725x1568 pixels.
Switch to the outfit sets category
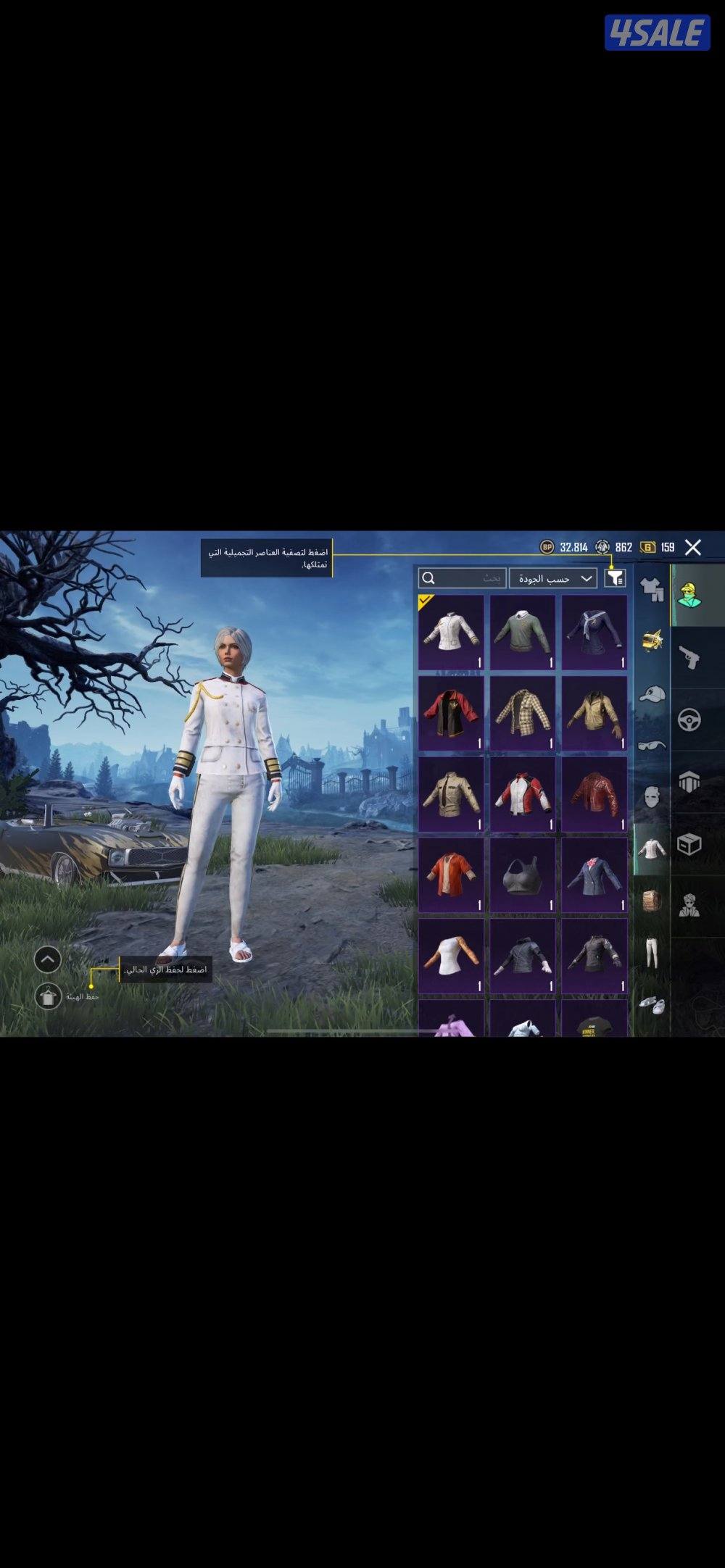tap(652, 589)
